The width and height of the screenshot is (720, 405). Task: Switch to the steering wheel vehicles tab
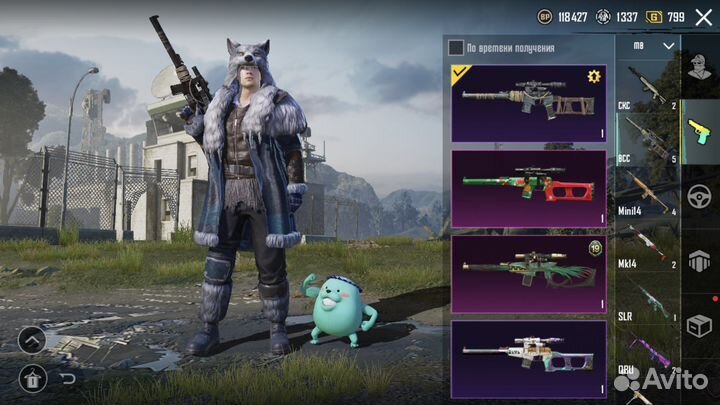(700, 195)
